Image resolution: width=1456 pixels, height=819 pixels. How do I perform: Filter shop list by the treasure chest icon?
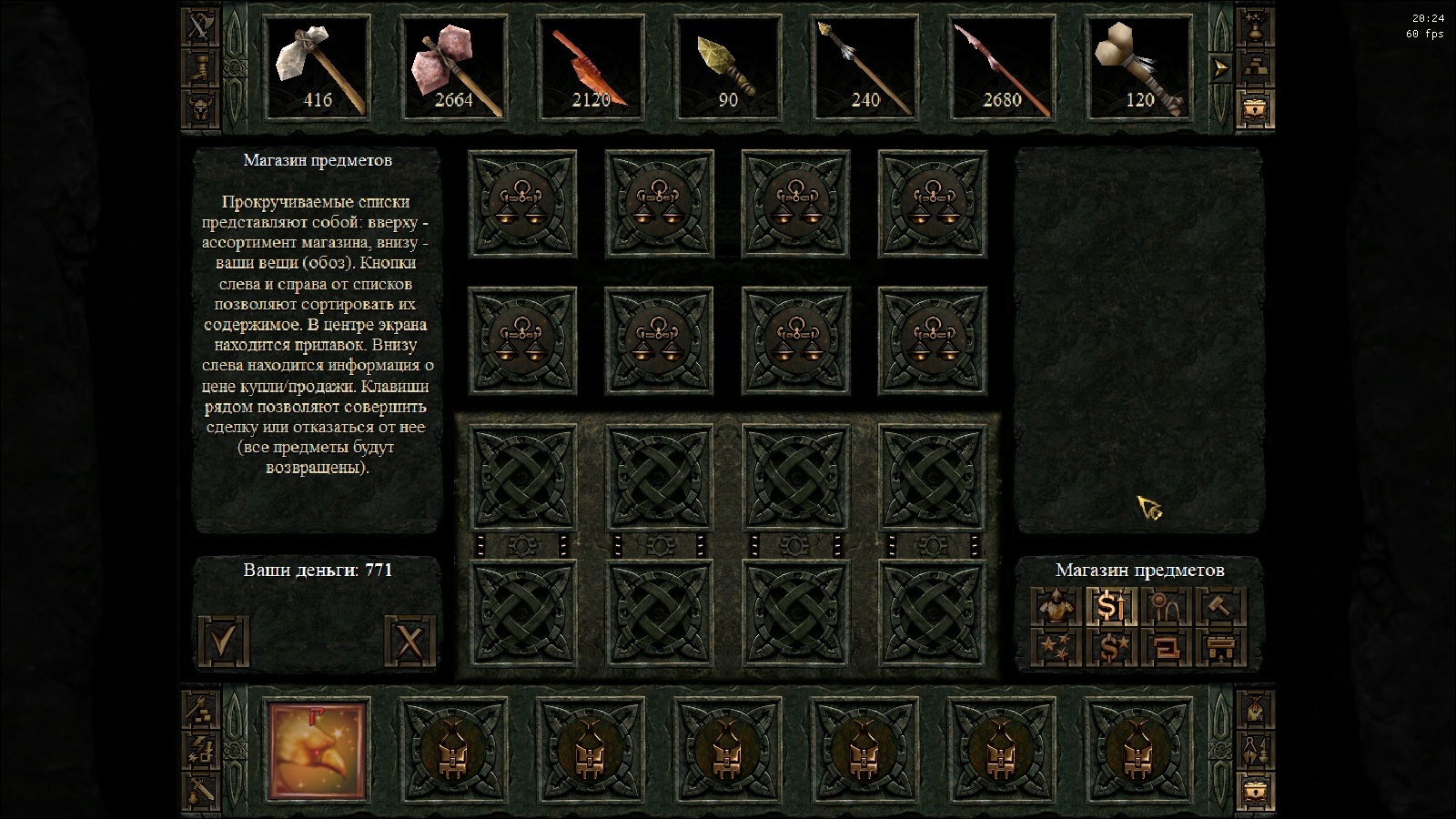pyautogui.click(x=1255, y=108)
